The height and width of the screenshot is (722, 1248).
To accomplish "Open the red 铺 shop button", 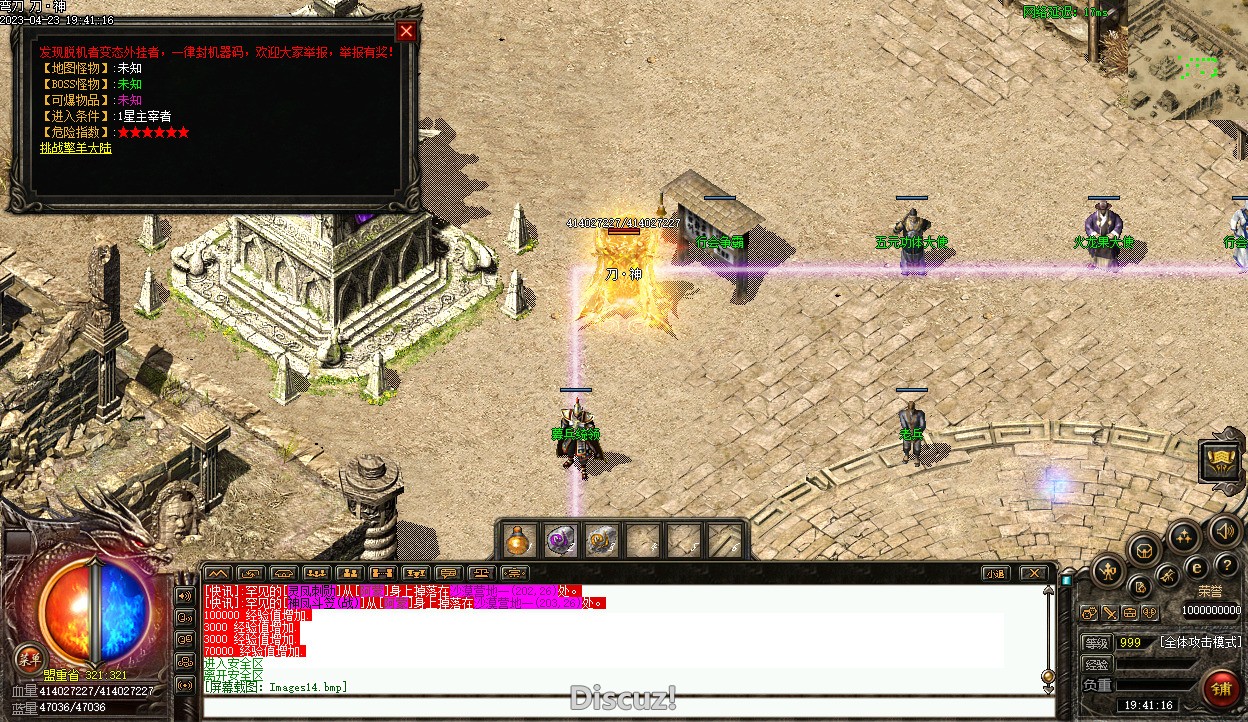I will click(1222, 687).
